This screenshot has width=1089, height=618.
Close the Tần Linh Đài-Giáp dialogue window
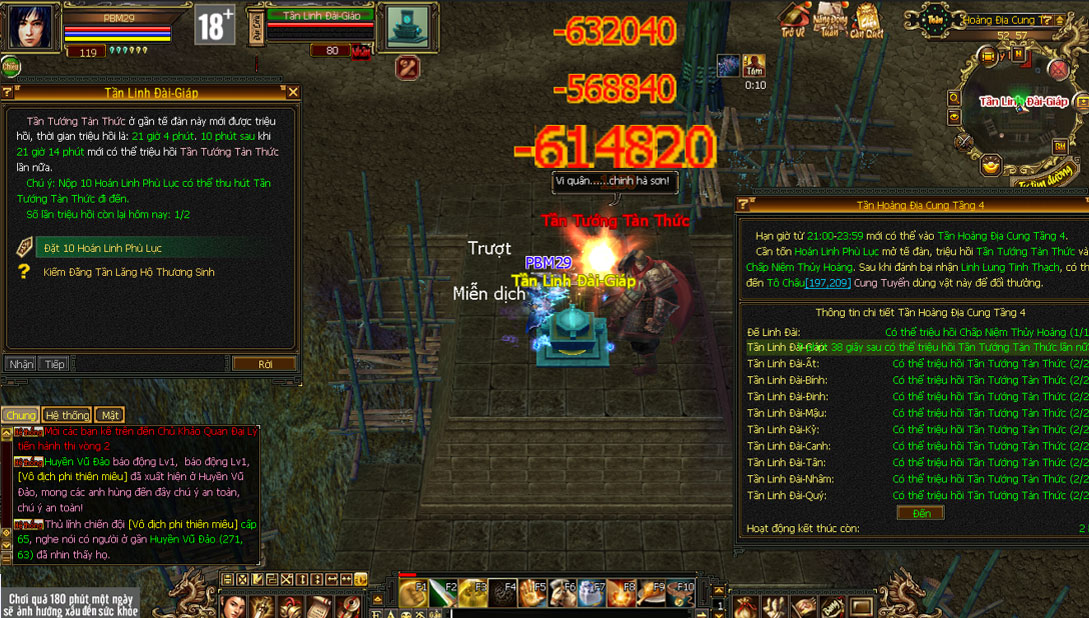coord(293,92)
